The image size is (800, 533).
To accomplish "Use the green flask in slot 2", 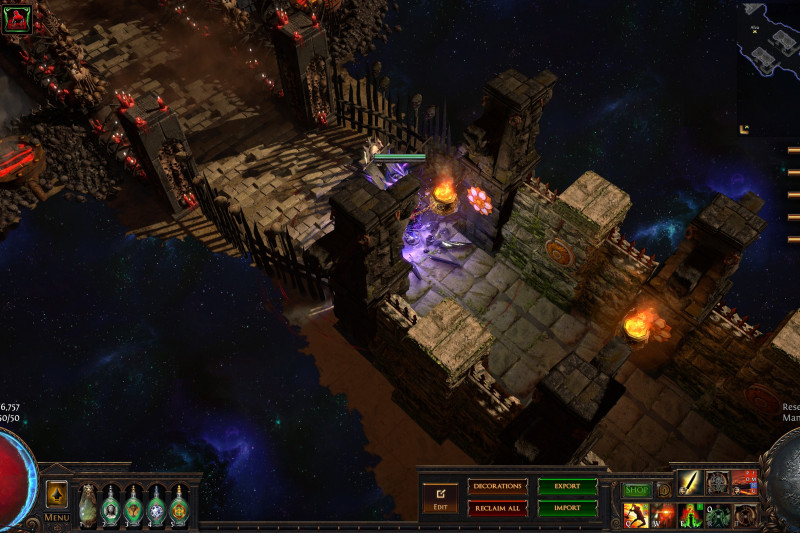I will (111, 506).
